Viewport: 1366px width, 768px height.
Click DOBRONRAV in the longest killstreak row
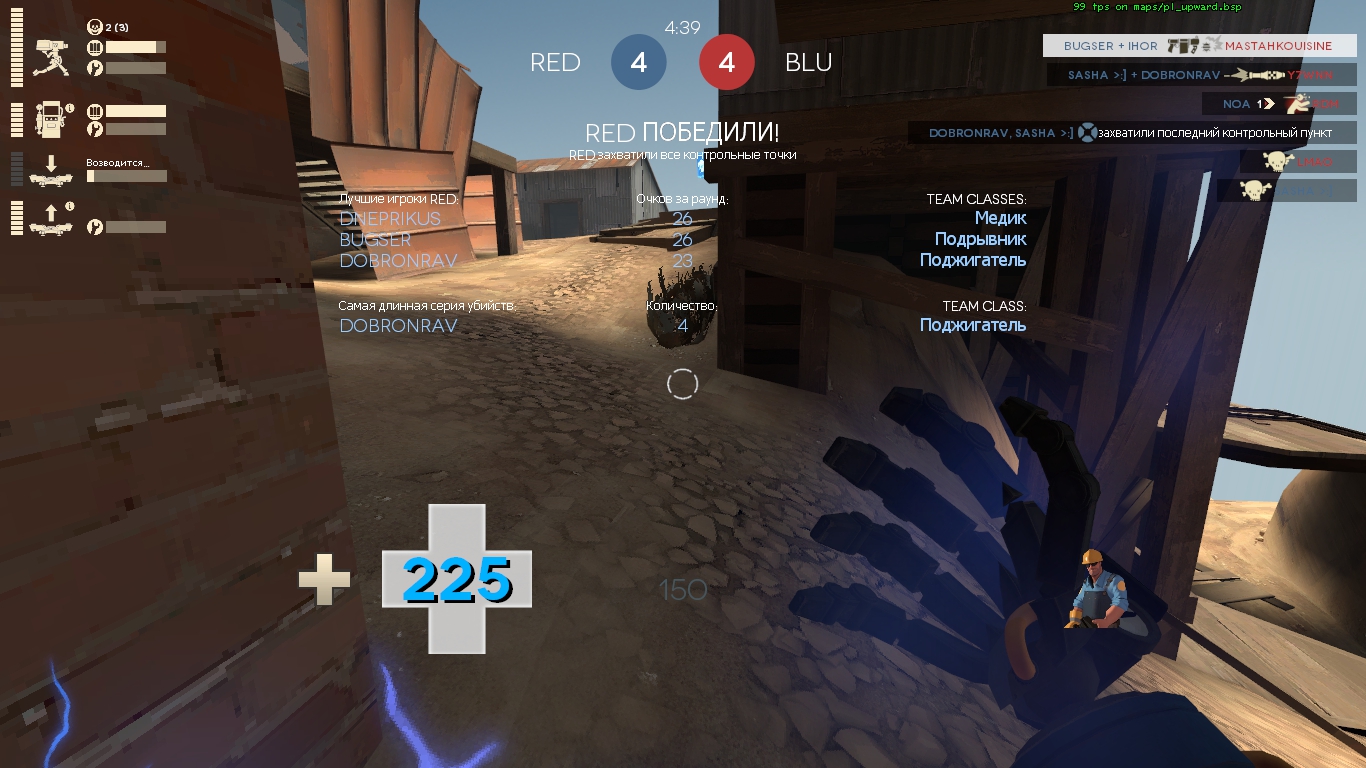(x=398, y=326)
